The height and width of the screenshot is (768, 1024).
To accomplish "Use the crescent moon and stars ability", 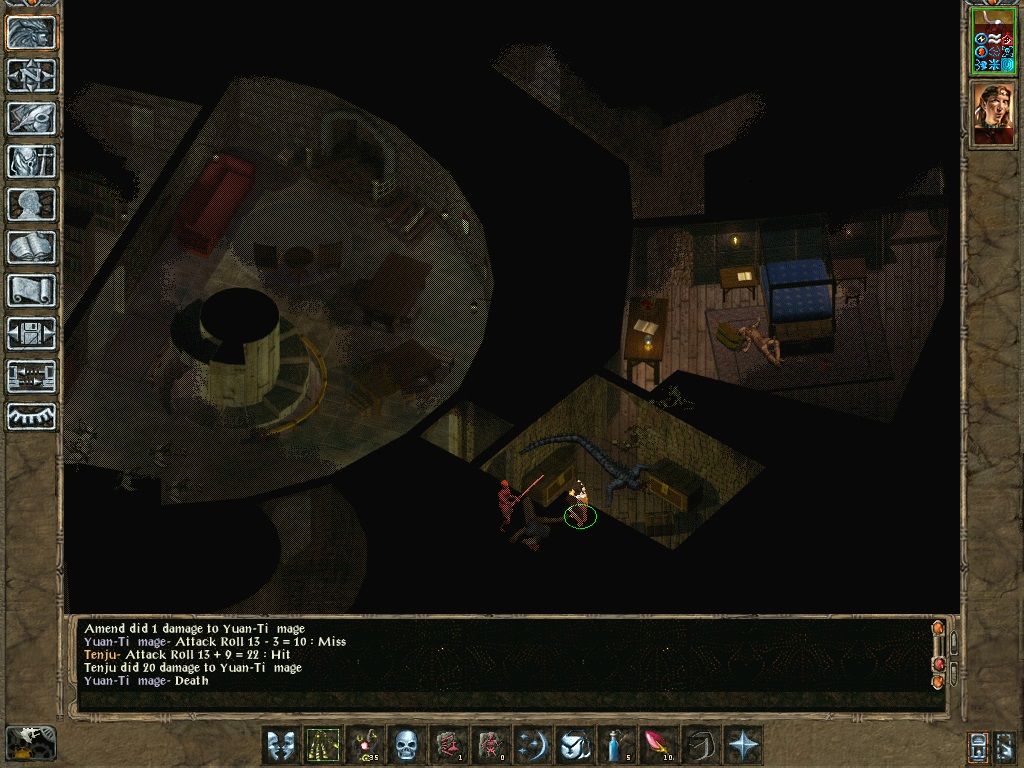I will click(531, 746).
